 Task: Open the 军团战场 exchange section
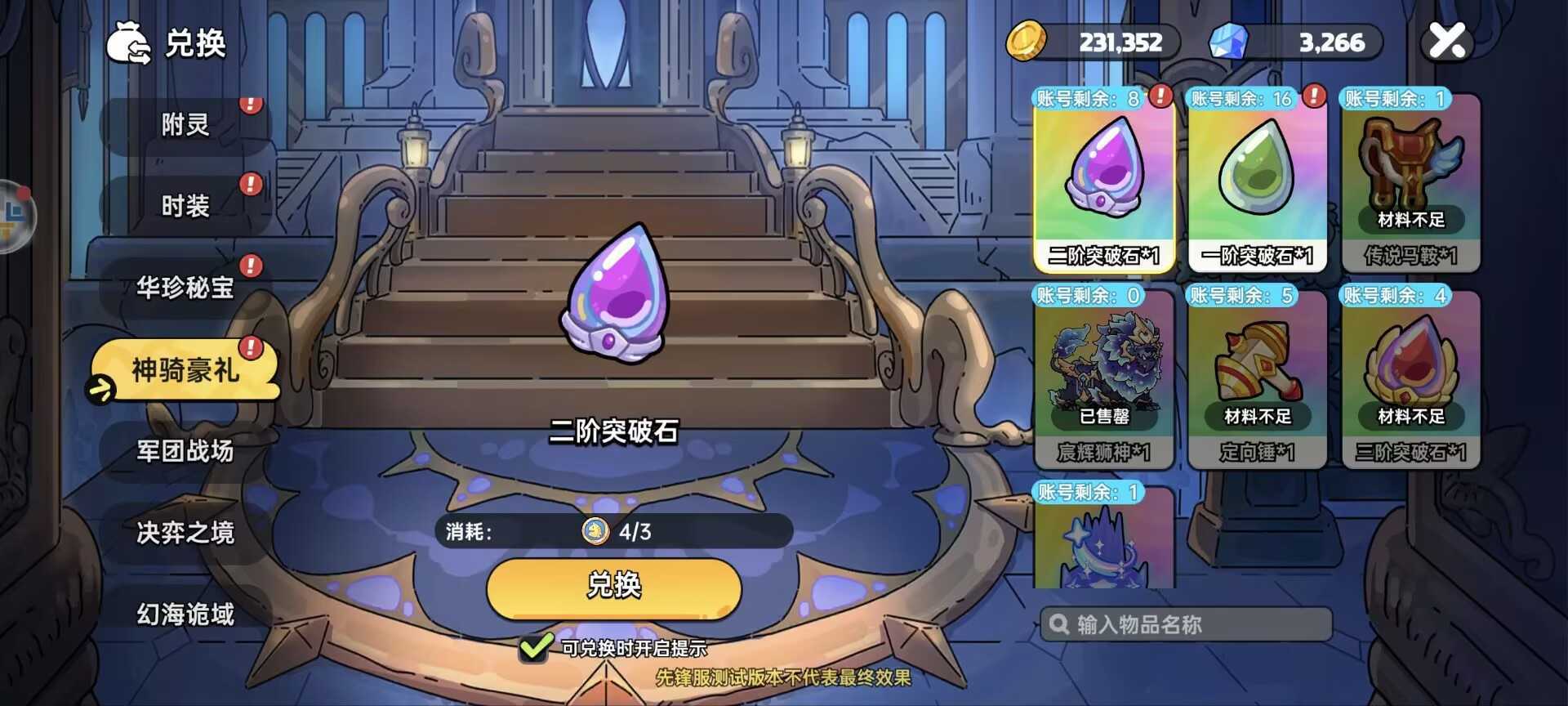pyautogui.click(x=186, y=451)
